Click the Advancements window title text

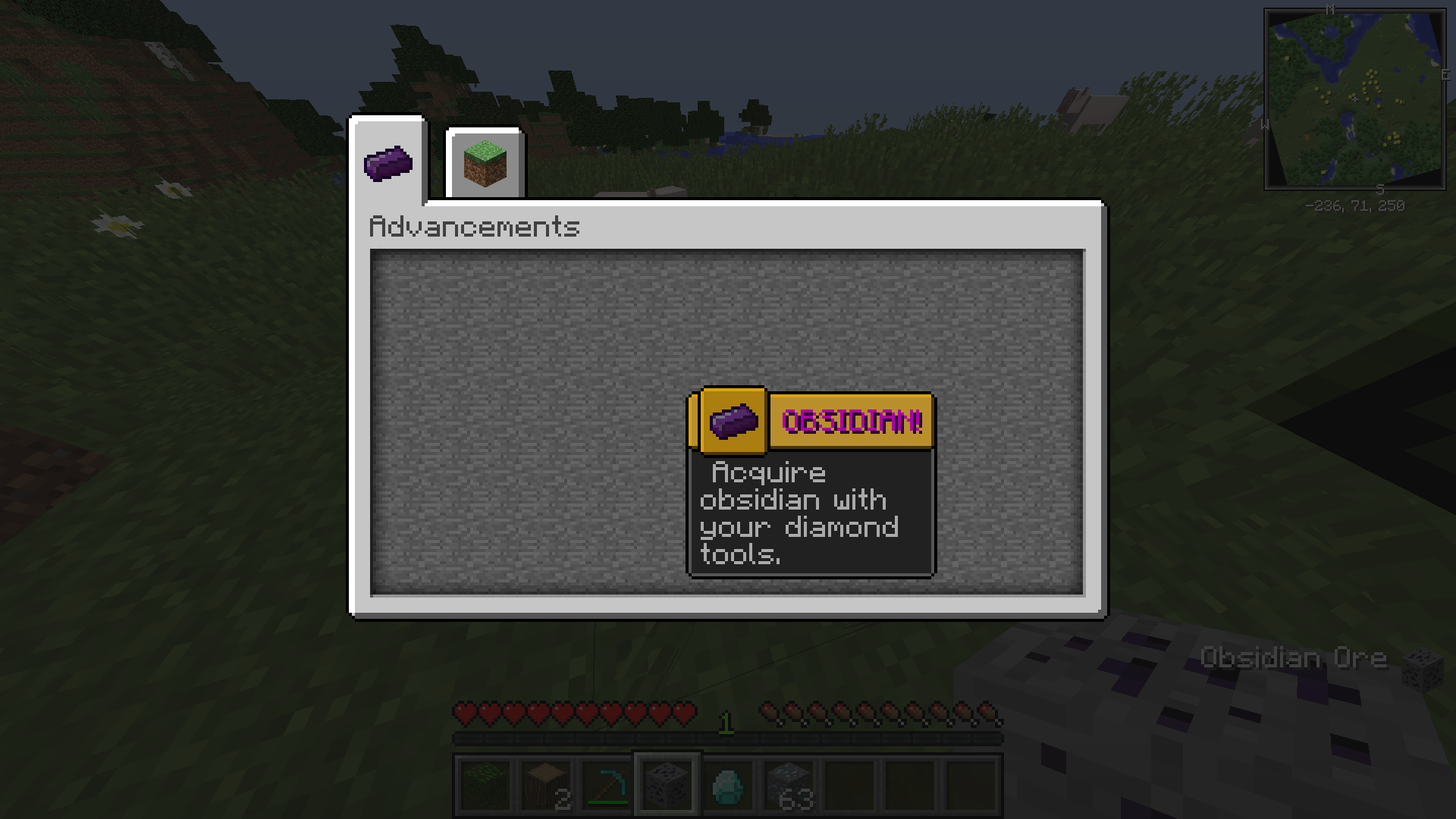472,226
